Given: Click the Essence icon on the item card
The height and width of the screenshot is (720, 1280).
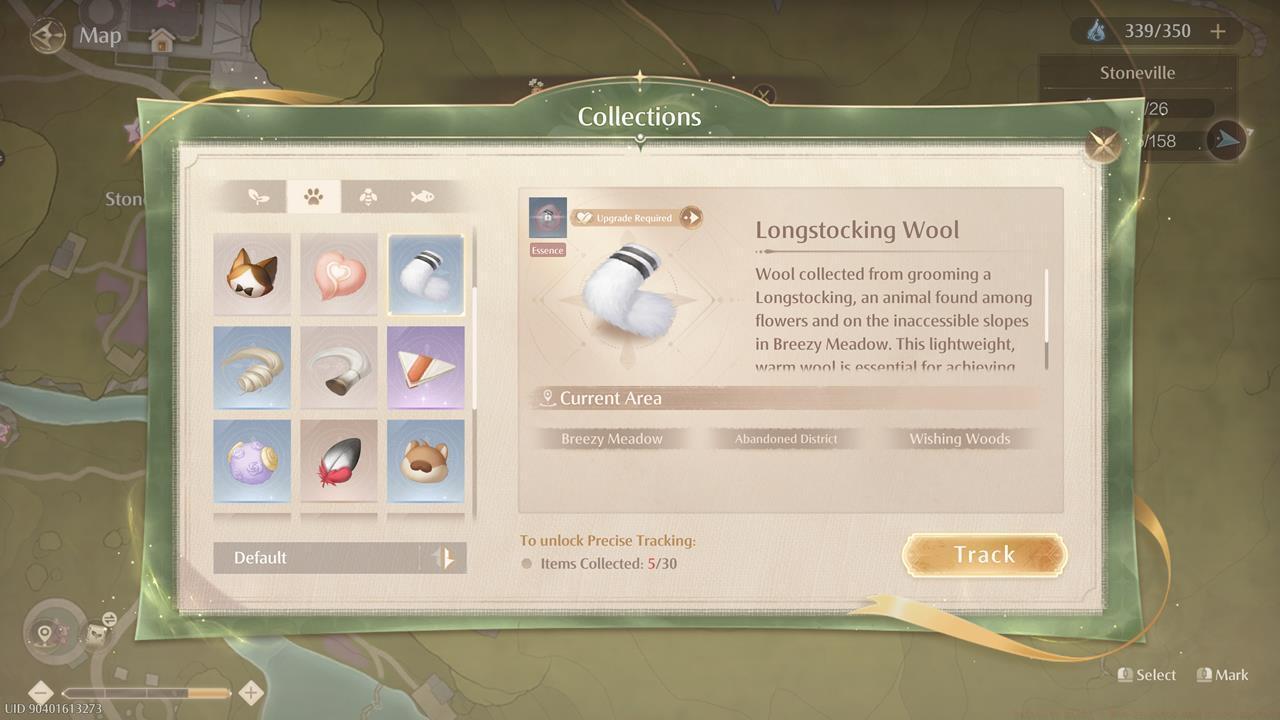Looking at the screenshot, I should (546, 218).
